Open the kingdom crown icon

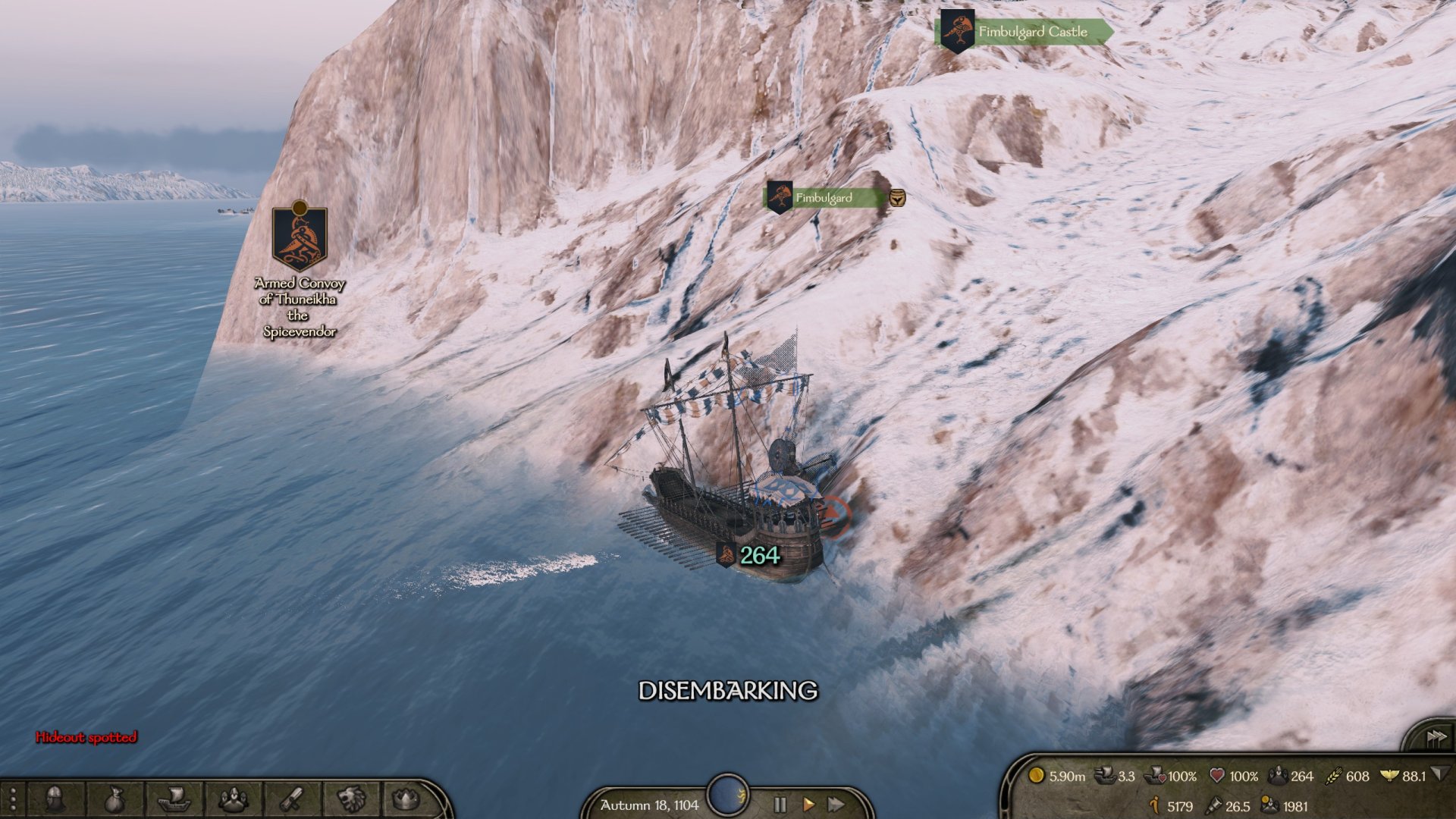tap(406, 799)
